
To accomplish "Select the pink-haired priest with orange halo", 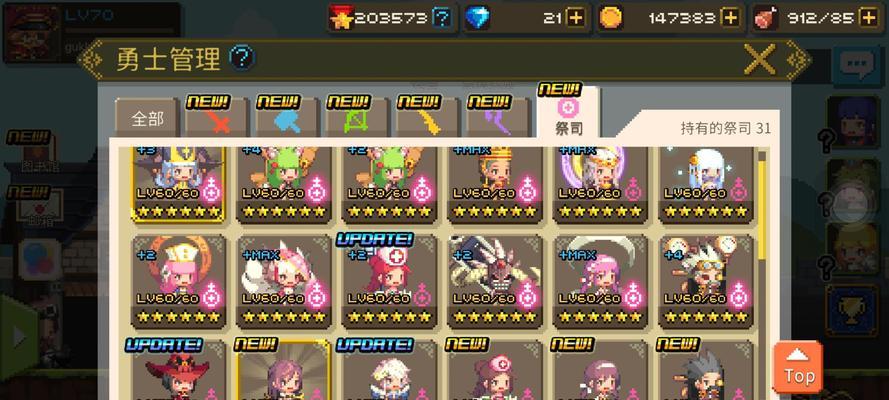I will coord(178,281).
